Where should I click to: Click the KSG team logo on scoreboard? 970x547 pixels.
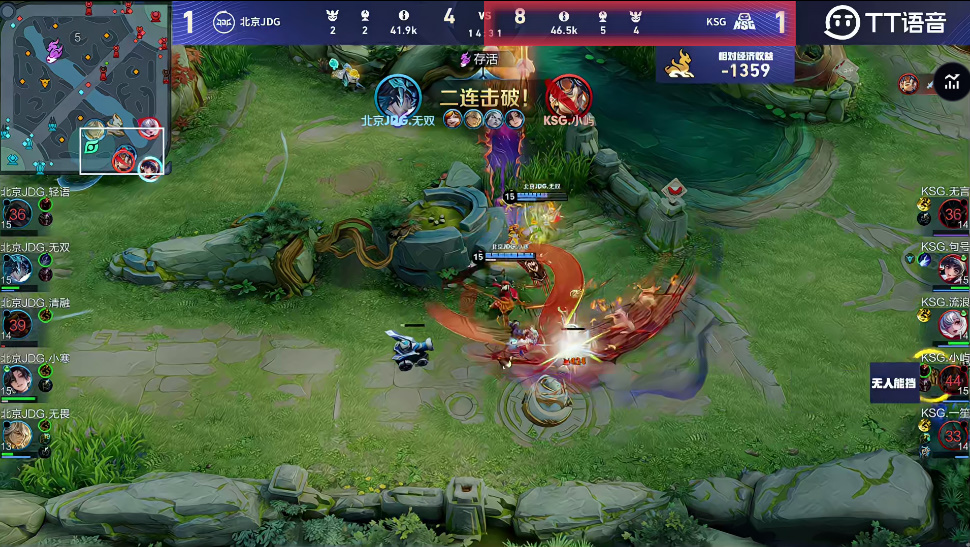click(x=745, y=21)
